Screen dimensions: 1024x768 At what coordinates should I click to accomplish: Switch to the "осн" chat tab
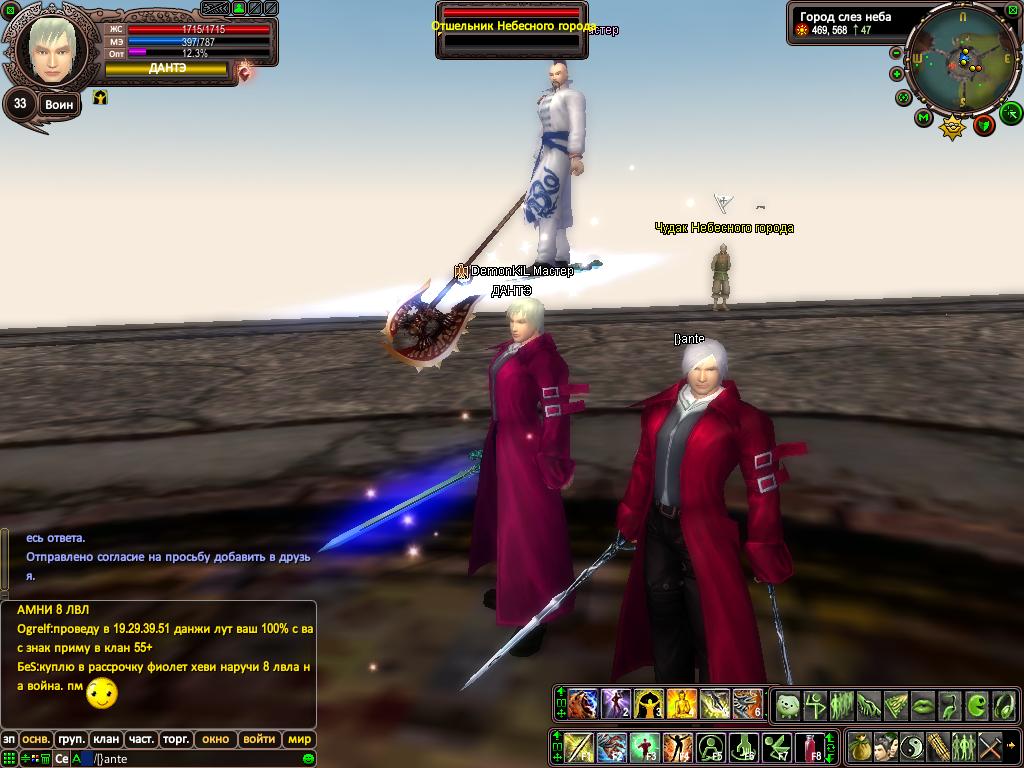[x=36, y=740]
